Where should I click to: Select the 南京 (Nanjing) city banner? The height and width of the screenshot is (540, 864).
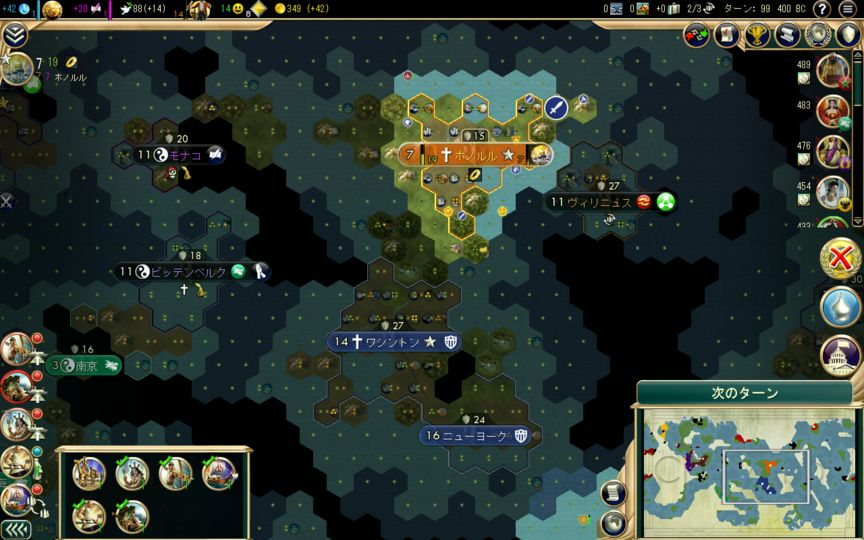pos(84,366)
